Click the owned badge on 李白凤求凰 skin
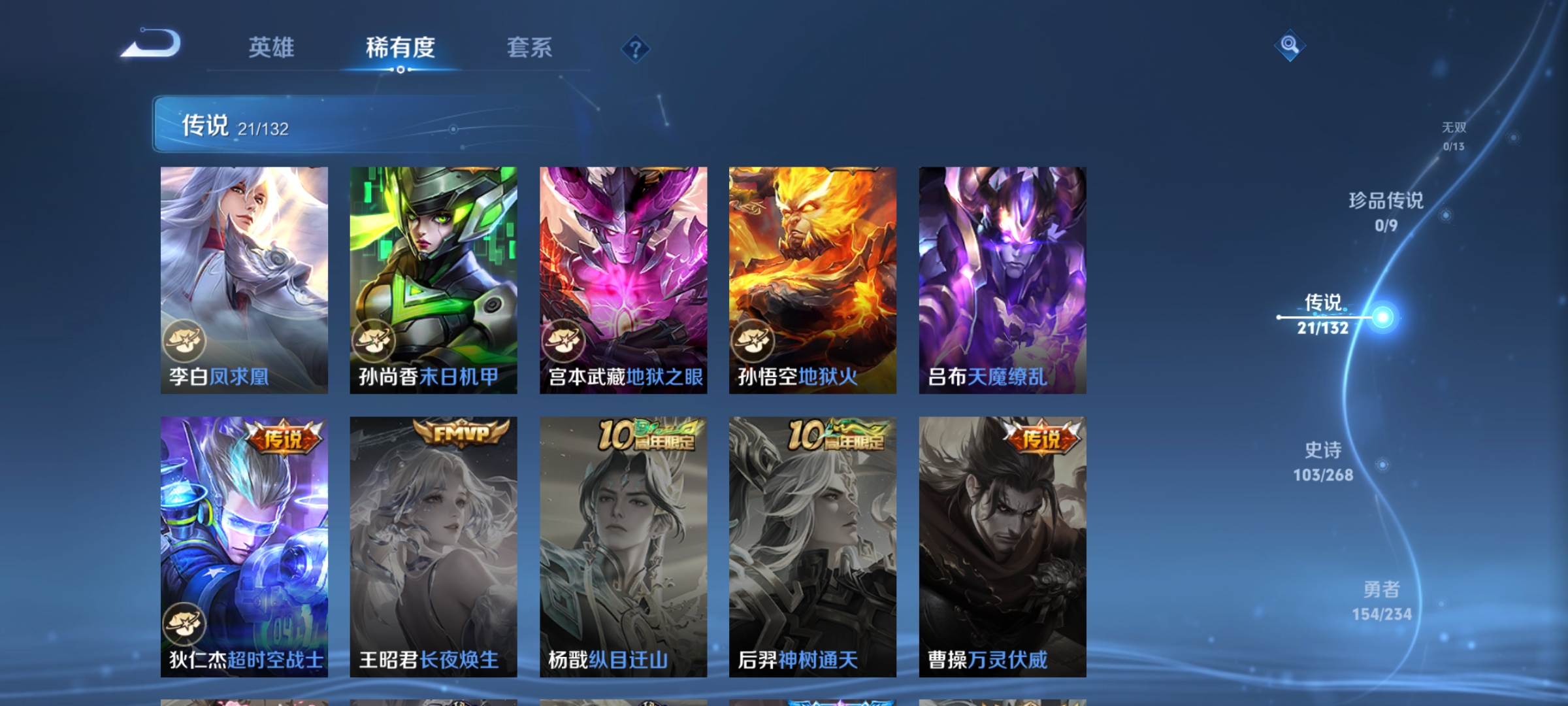This screenshot has height=706, width=1568. (x=184, y=340)
